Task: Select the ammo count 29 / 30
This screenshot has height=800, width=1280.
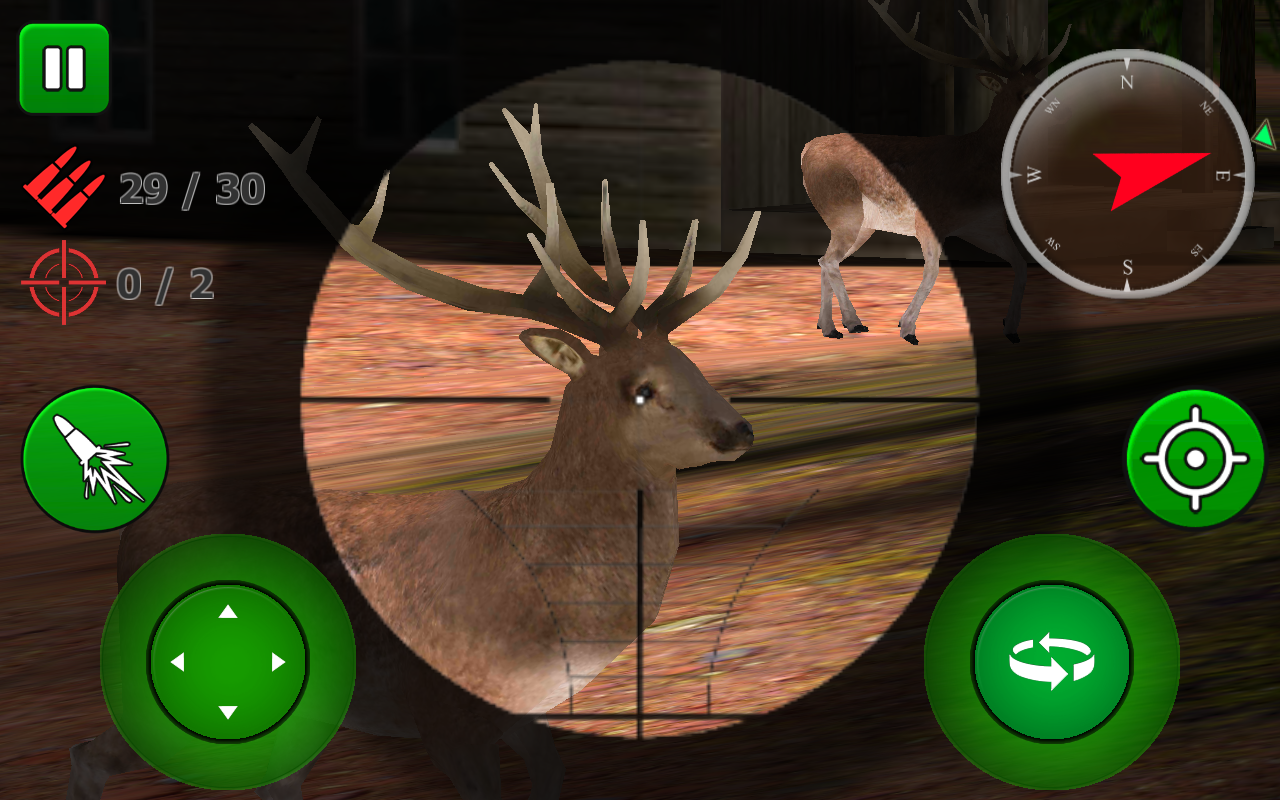Action: click(x=190, y=186)
